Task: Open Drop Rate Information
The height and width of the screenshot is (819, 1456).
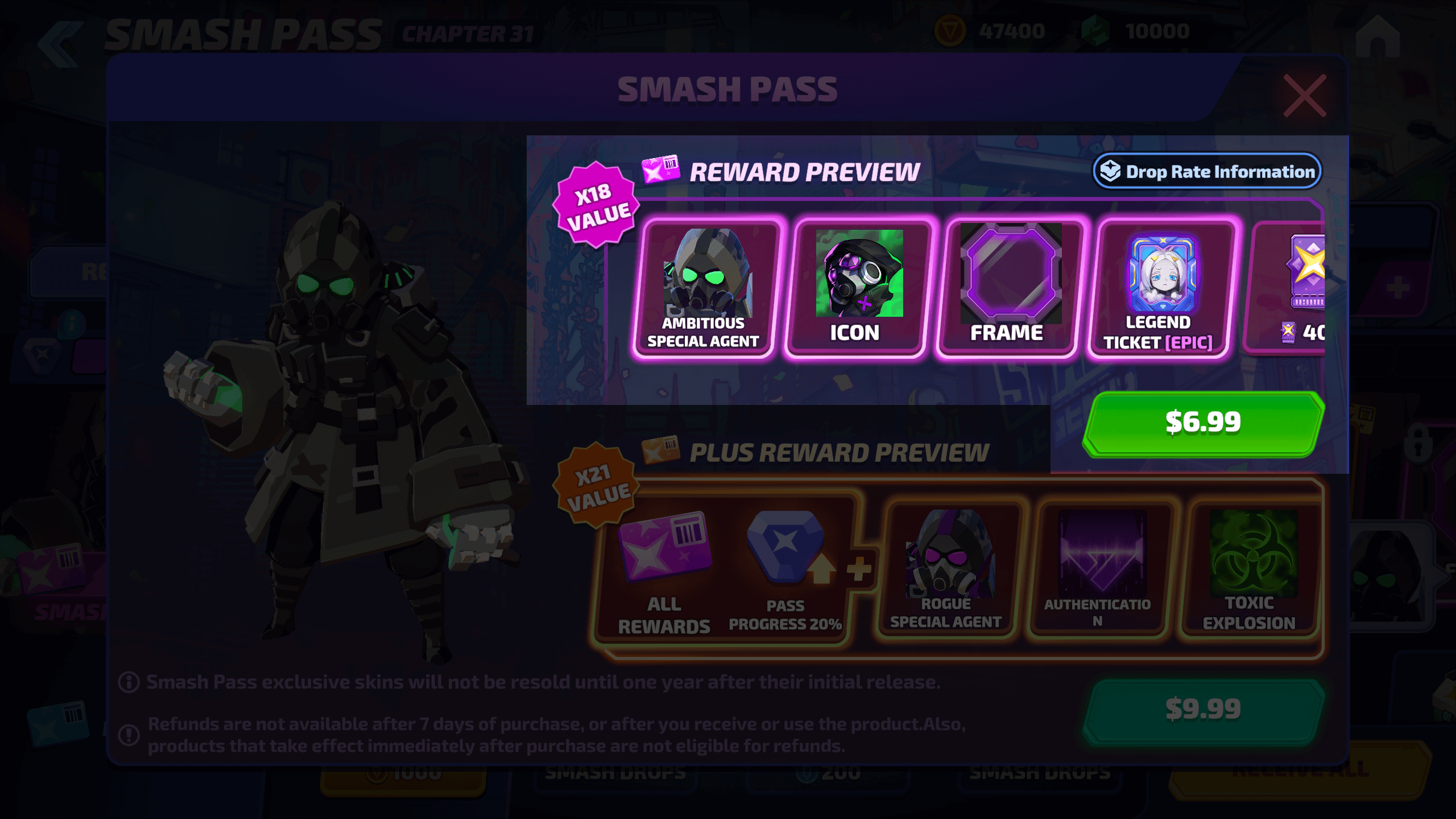Action: click(1207, 171)
